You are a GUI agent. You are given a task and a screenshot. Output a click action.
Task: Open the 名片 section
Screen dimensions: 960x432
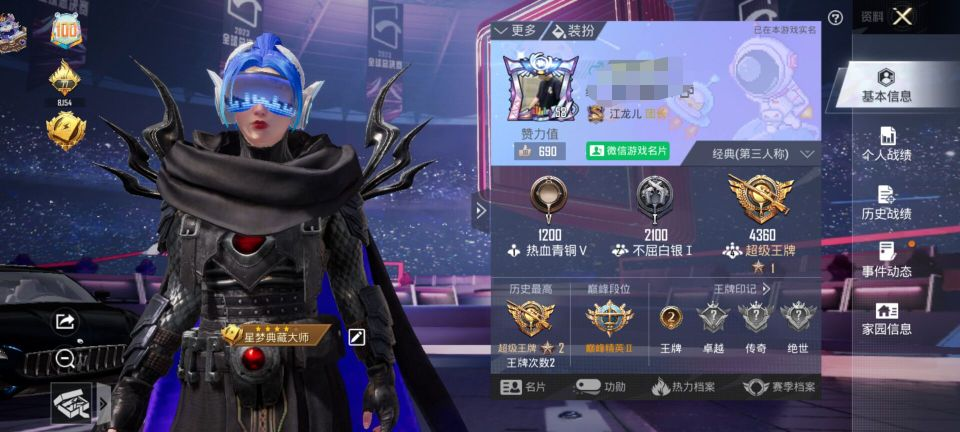524,387
